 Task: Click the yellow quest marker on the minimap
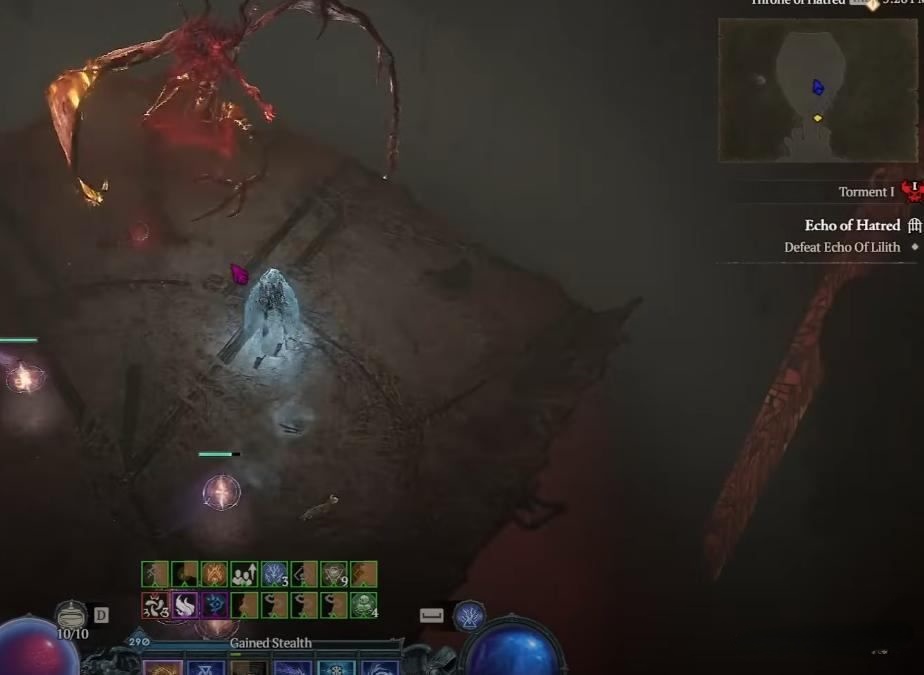click(x=817, y=118)
